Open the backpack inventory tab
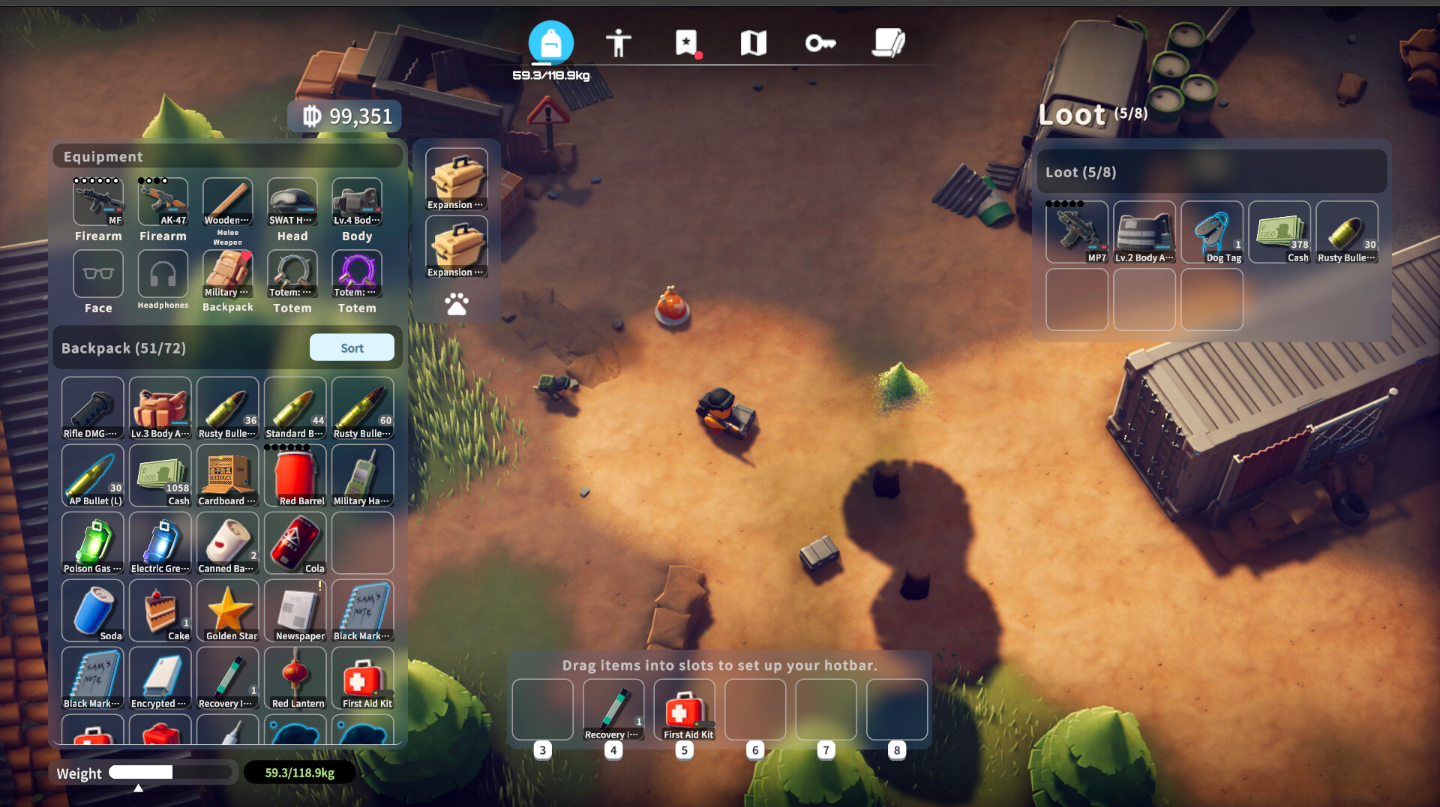Viewport: 1440px width, 807px height. click(551, 43)
